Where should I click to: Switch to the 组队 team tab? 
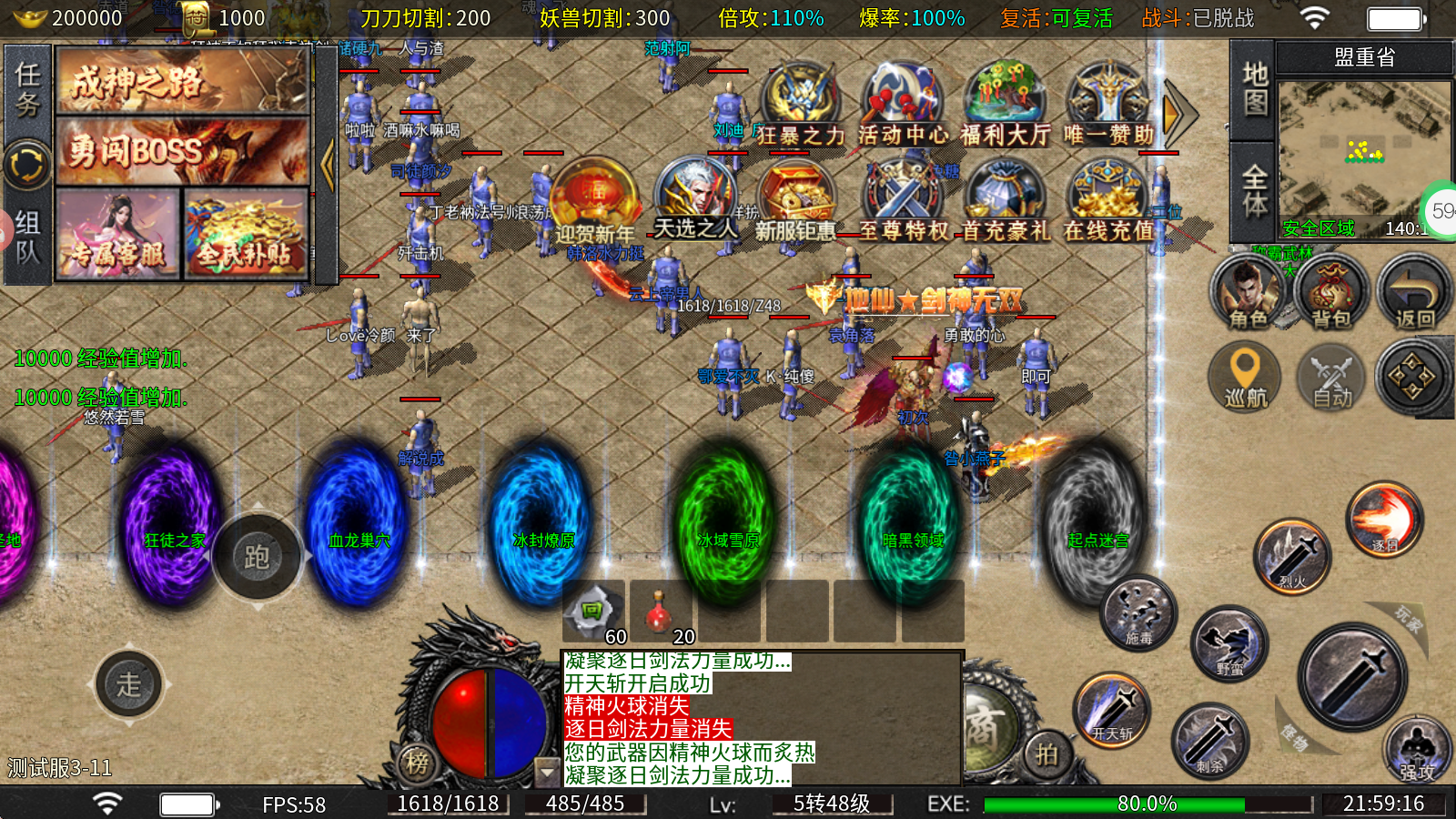27,237
